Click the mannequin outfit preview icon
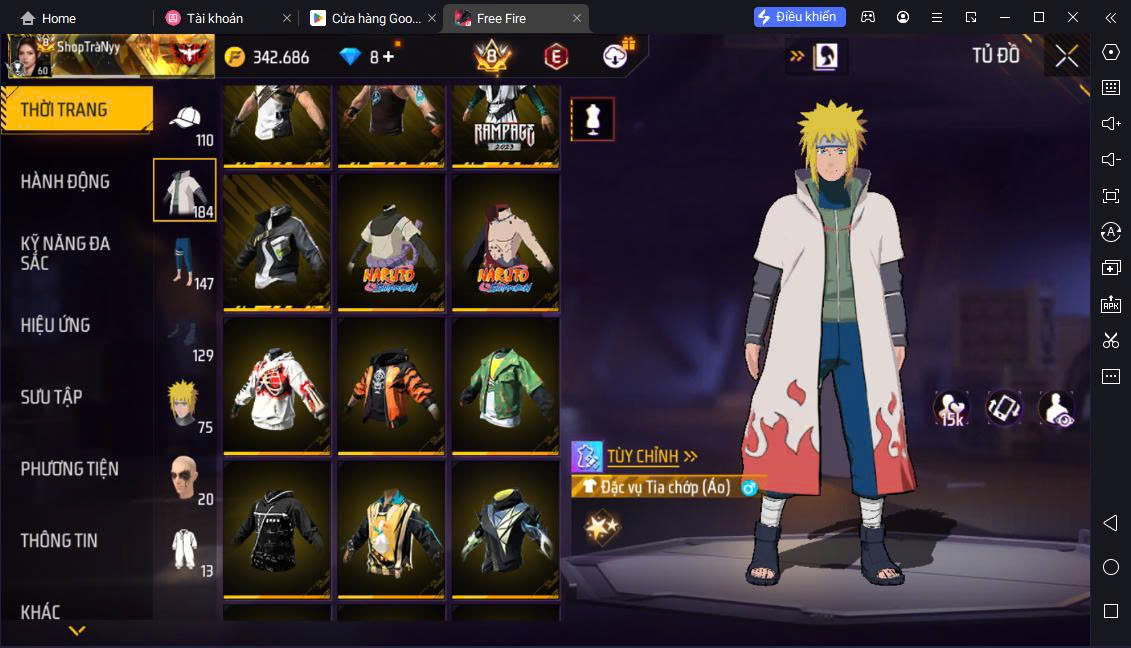 [592, 119]
